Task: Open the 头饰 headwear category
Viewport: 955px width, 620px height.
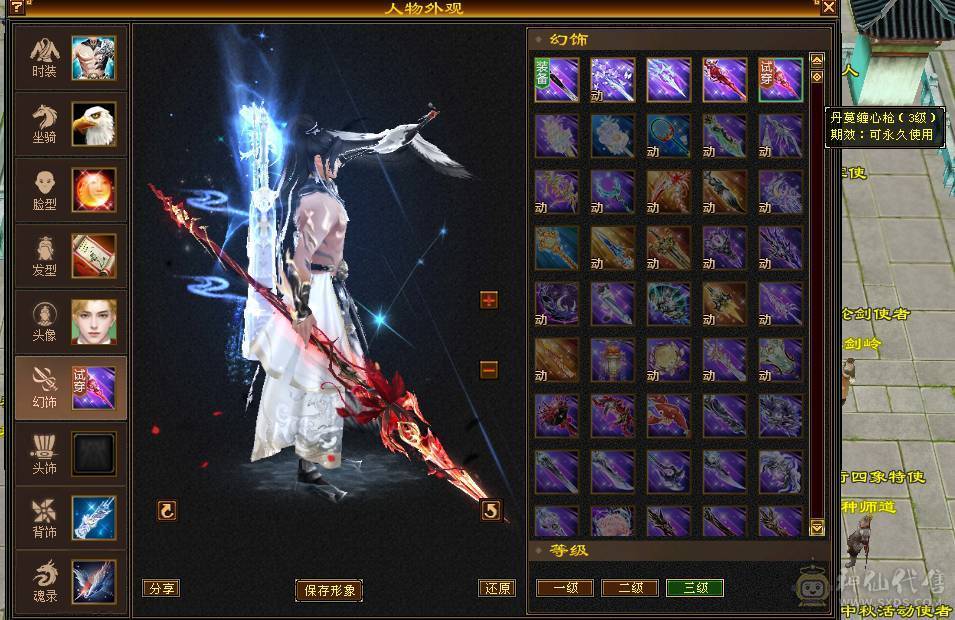Action: click(x=71, y=454)
